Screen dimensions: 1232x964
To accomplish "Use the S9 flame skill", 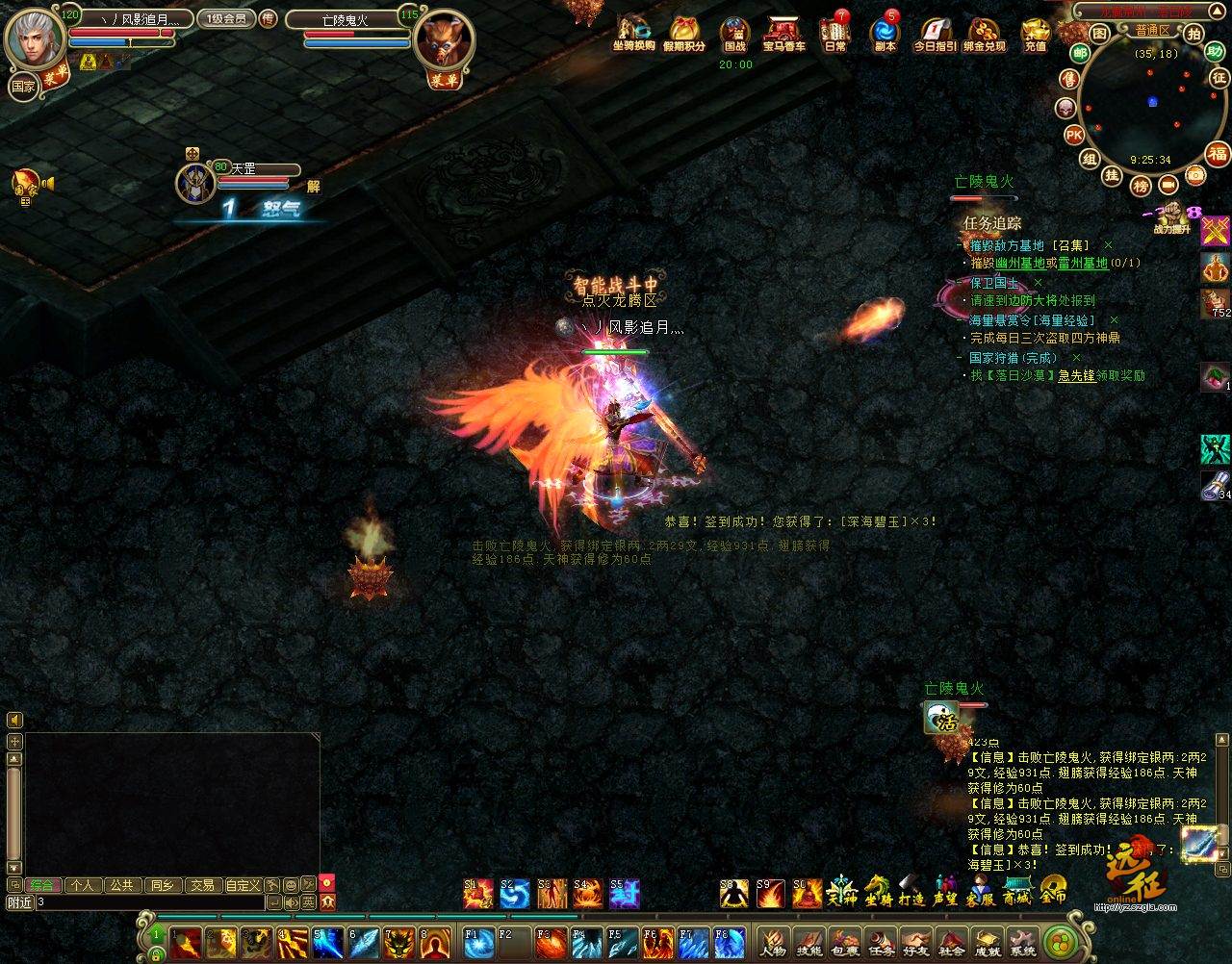I will pos(770,894).
